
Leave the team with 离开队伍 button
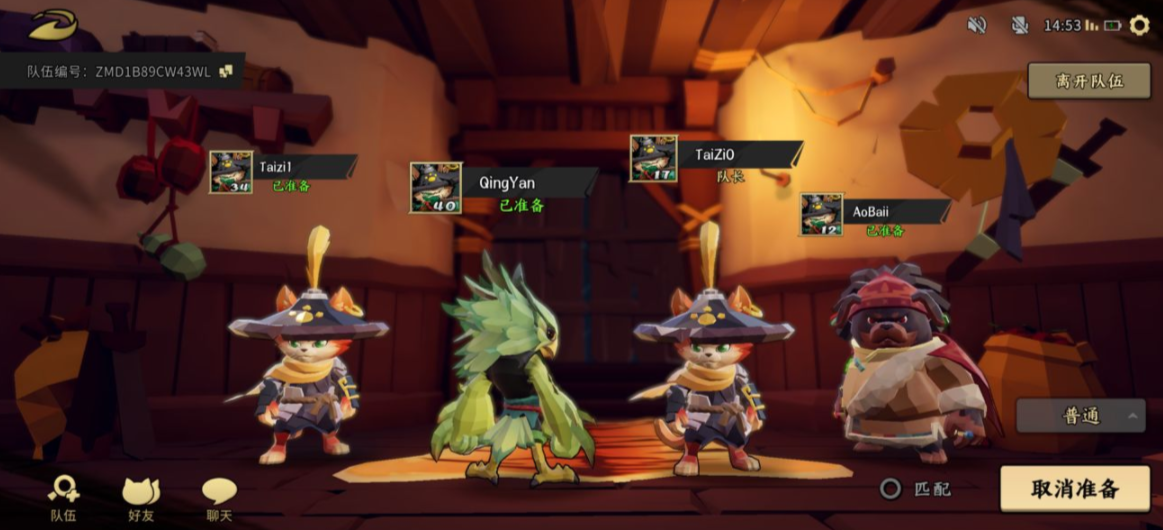(1088, 81)
